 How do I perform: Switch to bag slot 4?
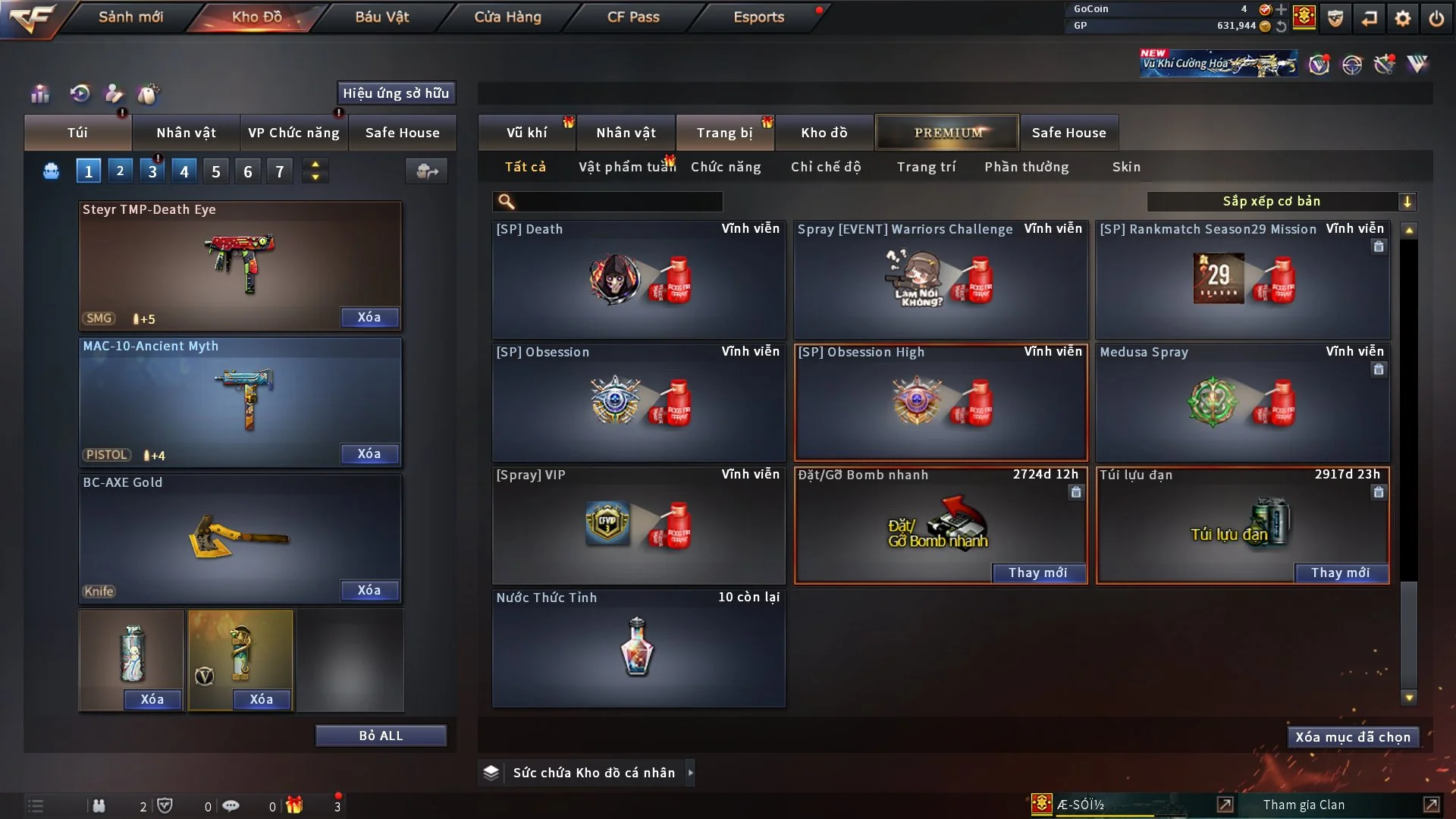click(x=184, y=172)
